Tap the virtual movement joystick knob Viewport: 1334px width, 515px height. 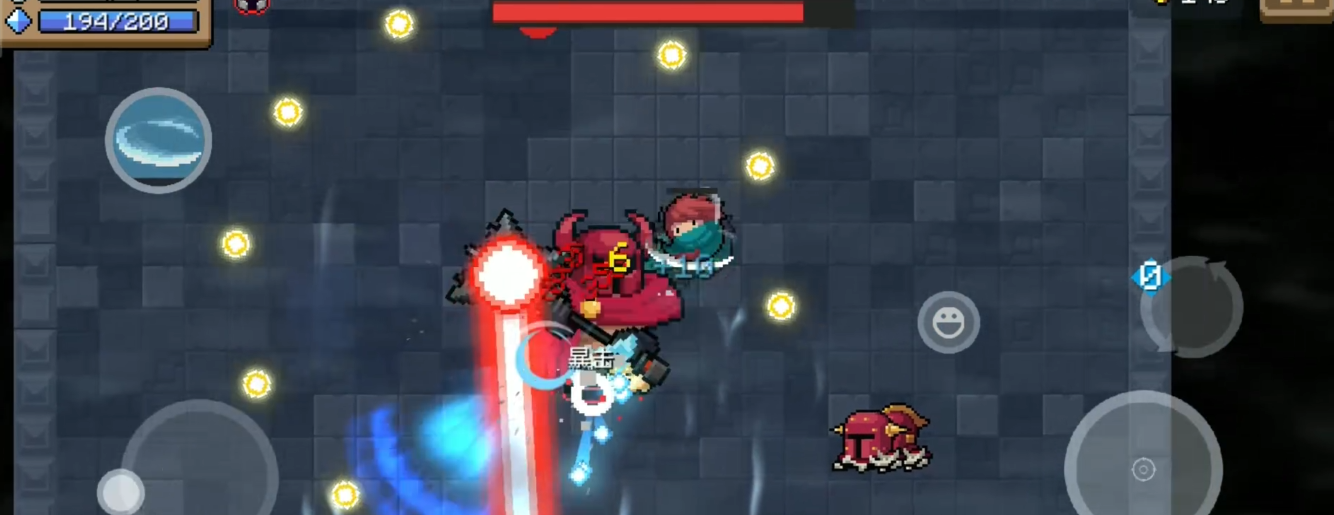(121, 491)
